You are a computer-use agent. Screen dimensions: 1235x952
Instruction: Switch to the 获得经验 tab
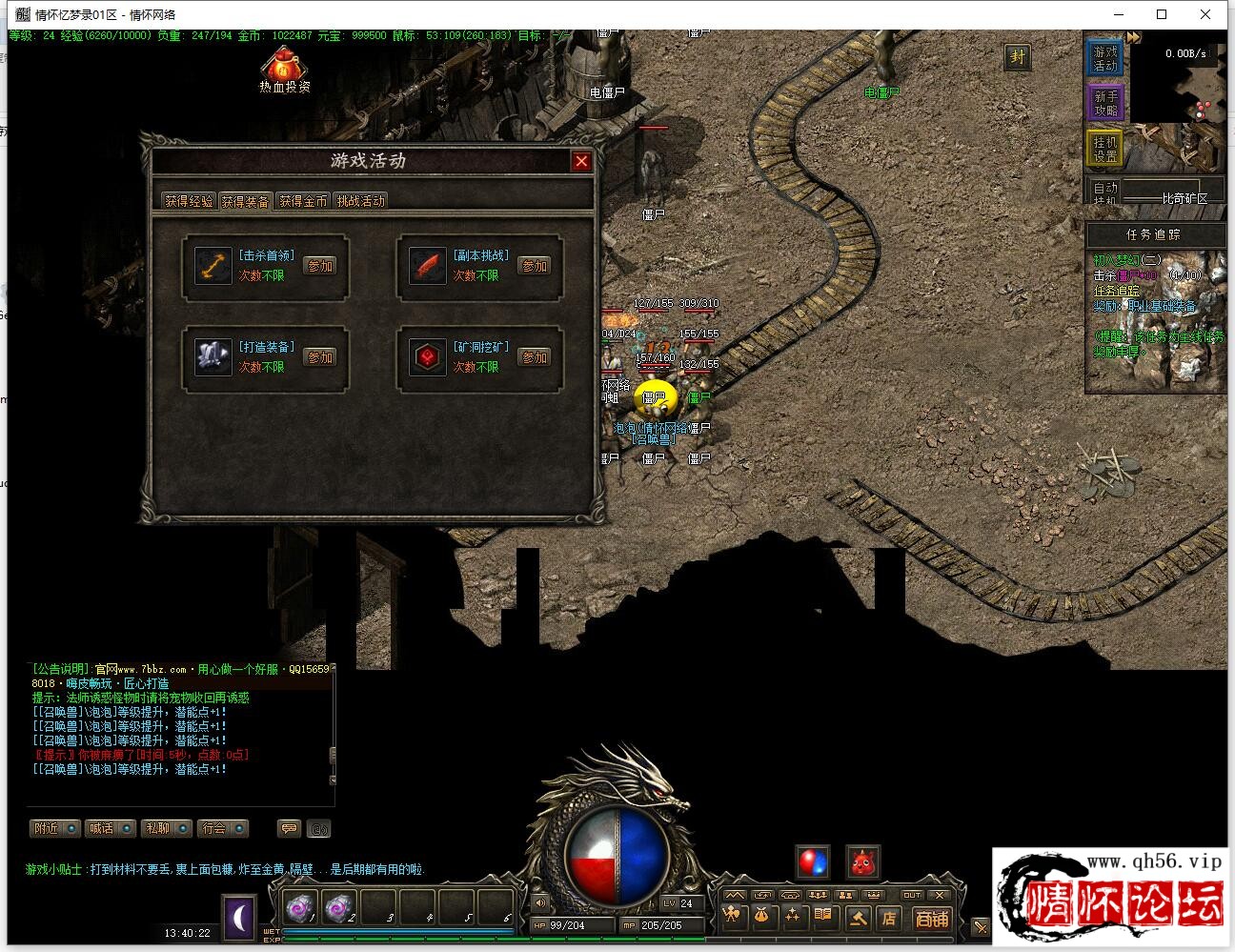(x=189, y=201)
